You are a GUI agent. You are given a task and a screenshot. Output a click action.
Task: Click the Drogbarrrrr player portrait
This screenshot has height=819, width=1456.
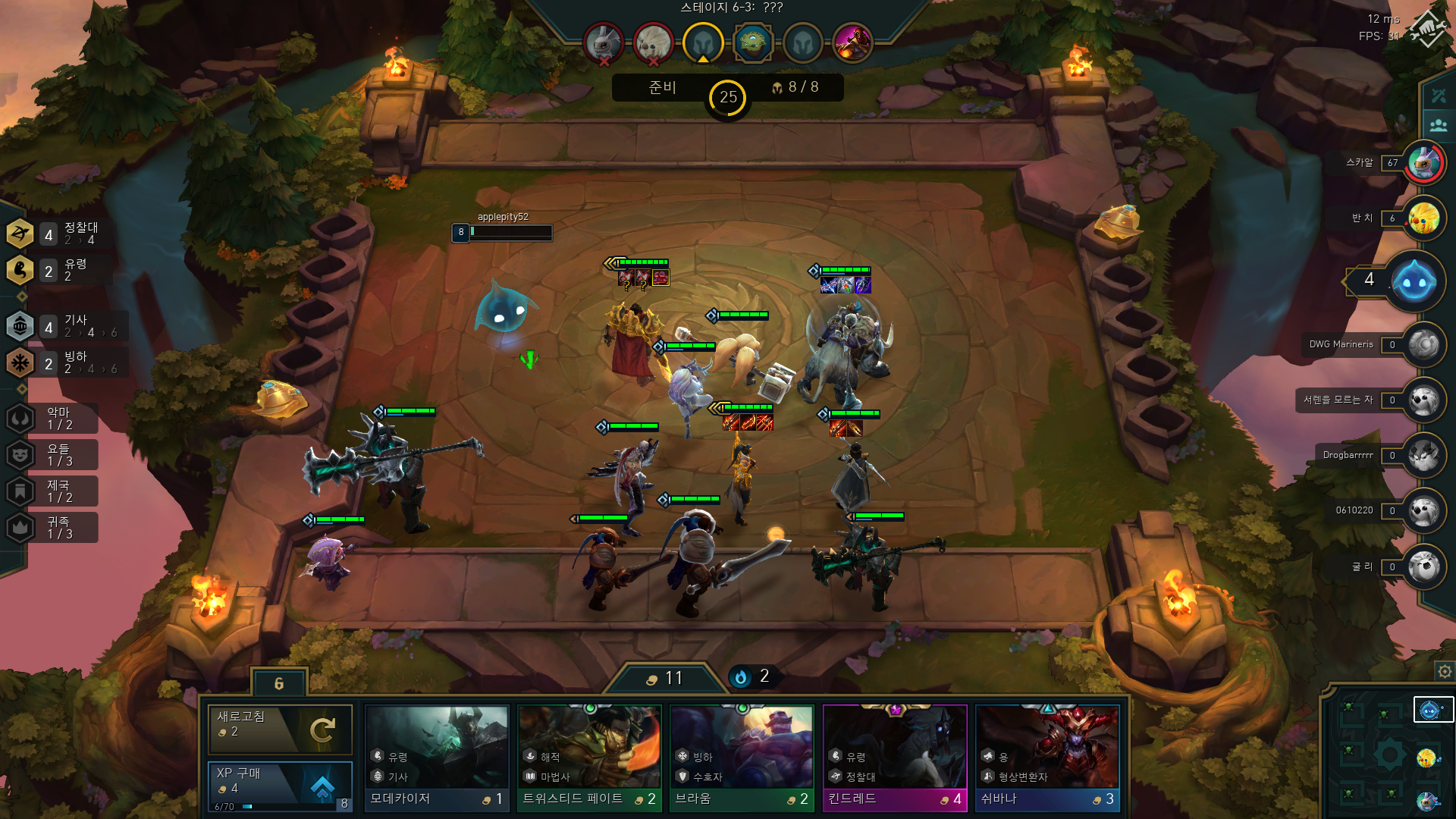1423,456
